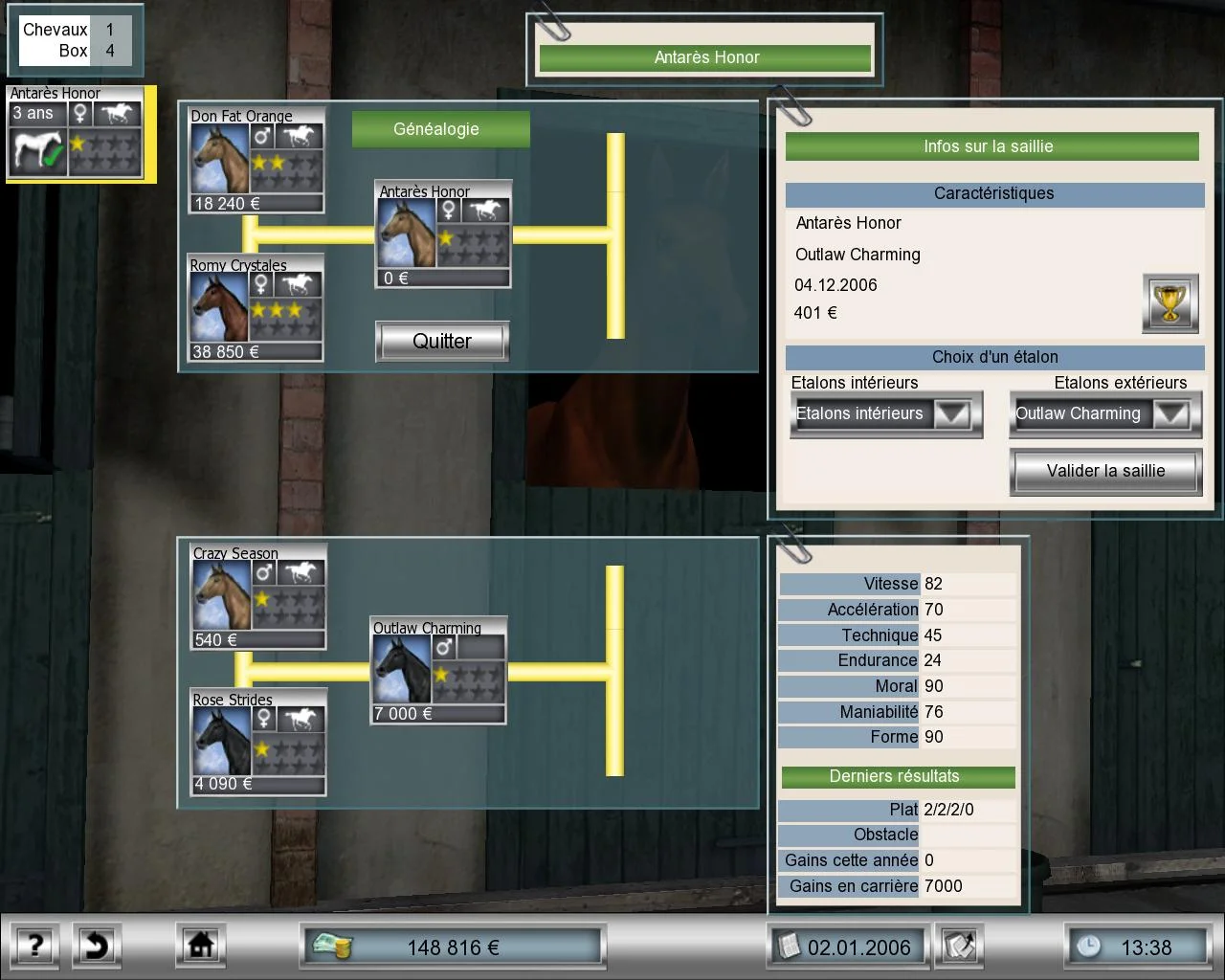Click the Derniers résultats header

click(898, 776)
